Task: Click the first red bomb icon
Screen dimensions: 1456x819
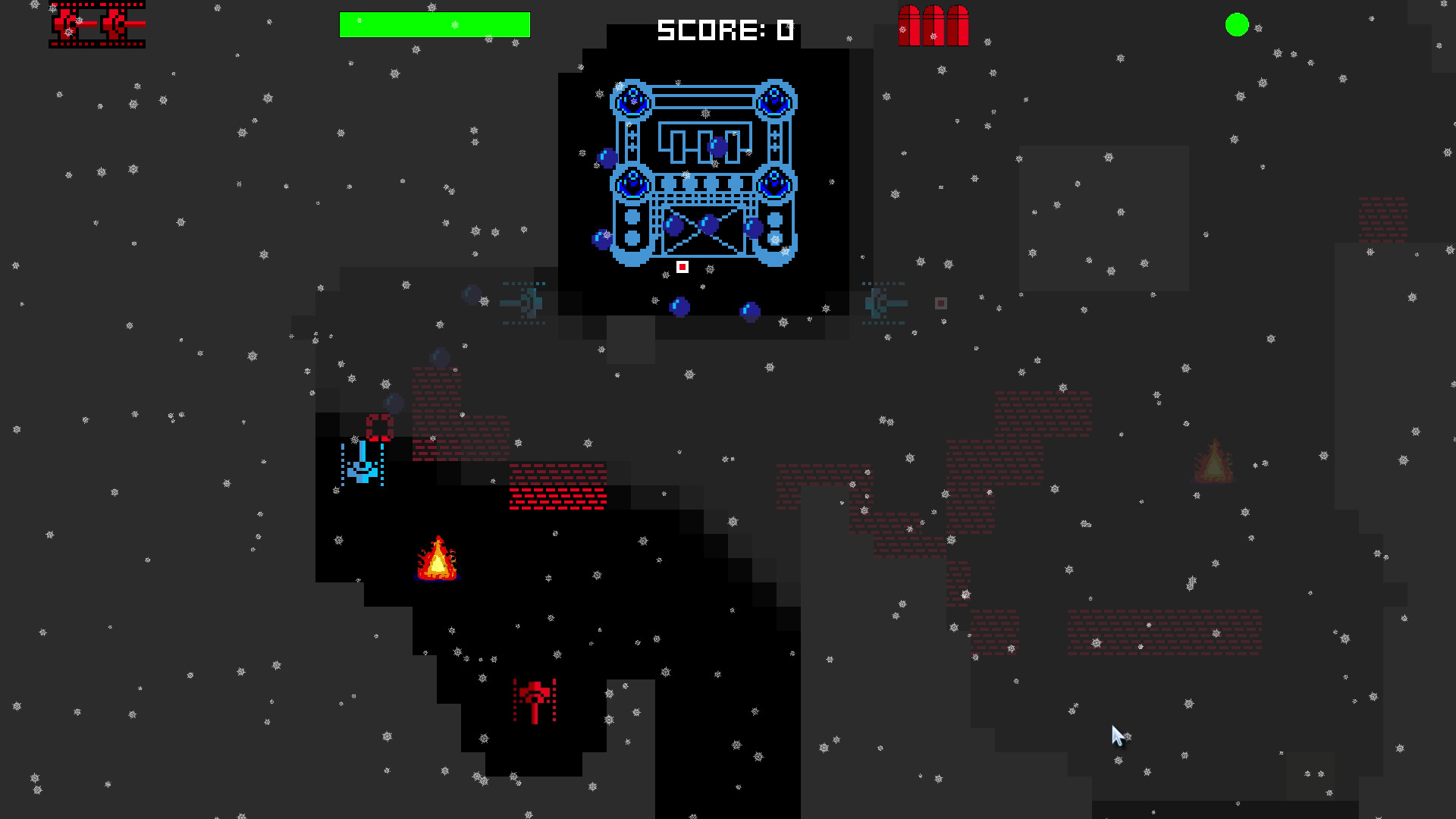Action: tap(909, 27)
